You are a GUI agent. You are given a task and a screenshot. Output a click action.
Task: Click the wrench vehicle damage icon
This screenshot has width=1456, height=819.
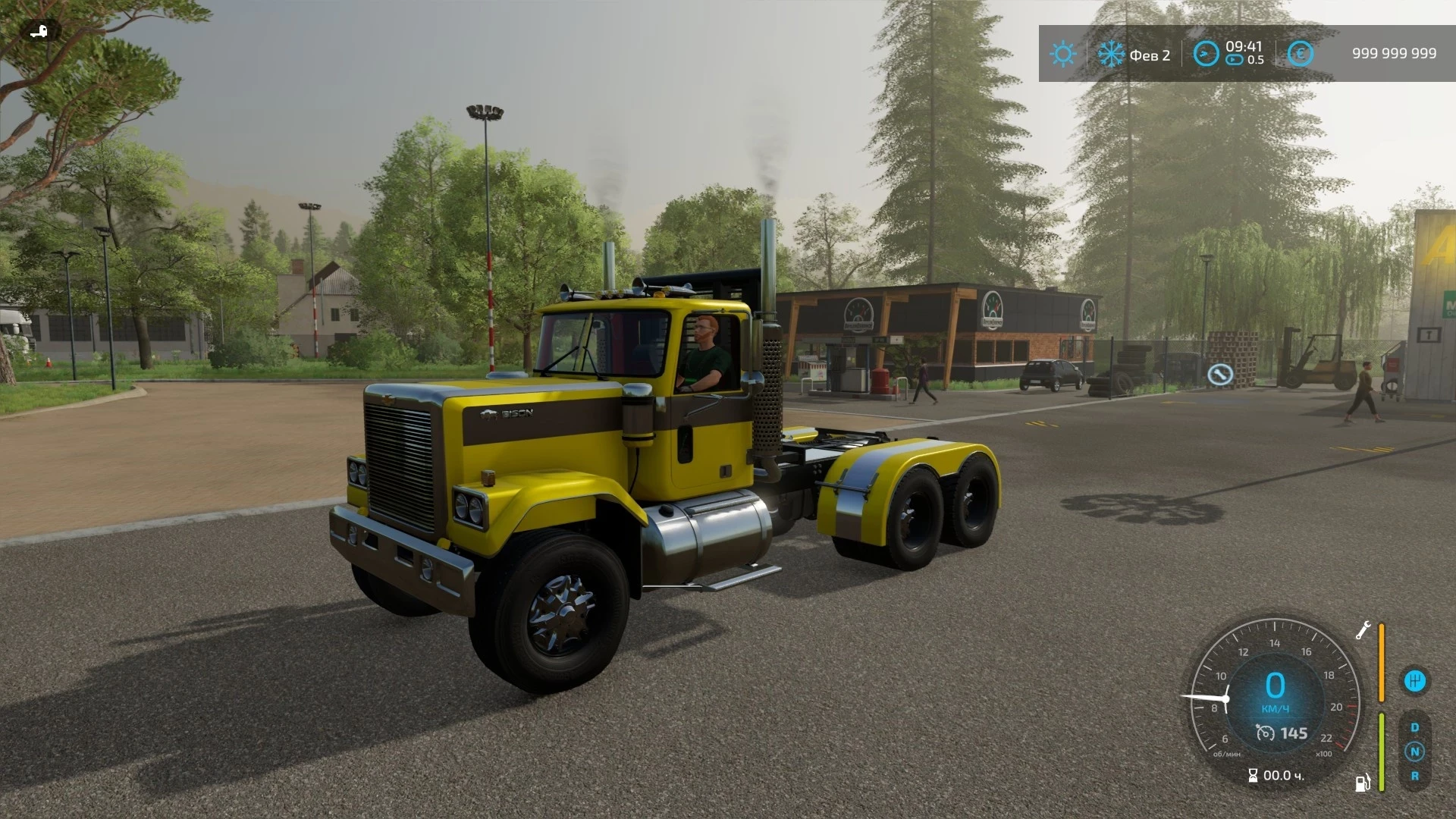click(1362, 632)
